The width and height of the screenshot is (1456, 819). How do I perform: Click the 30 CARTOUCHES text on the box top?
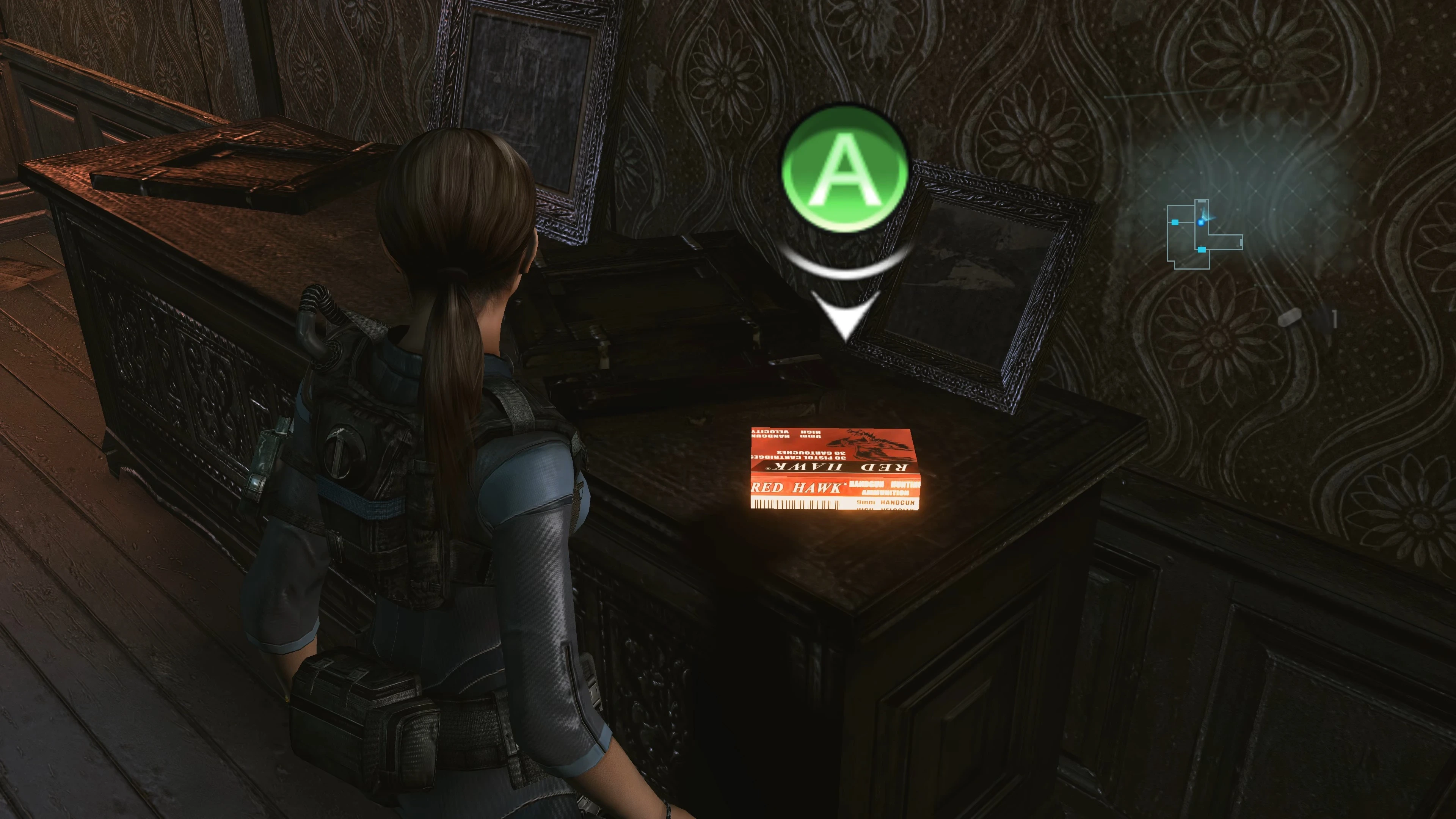click(812, 454)
